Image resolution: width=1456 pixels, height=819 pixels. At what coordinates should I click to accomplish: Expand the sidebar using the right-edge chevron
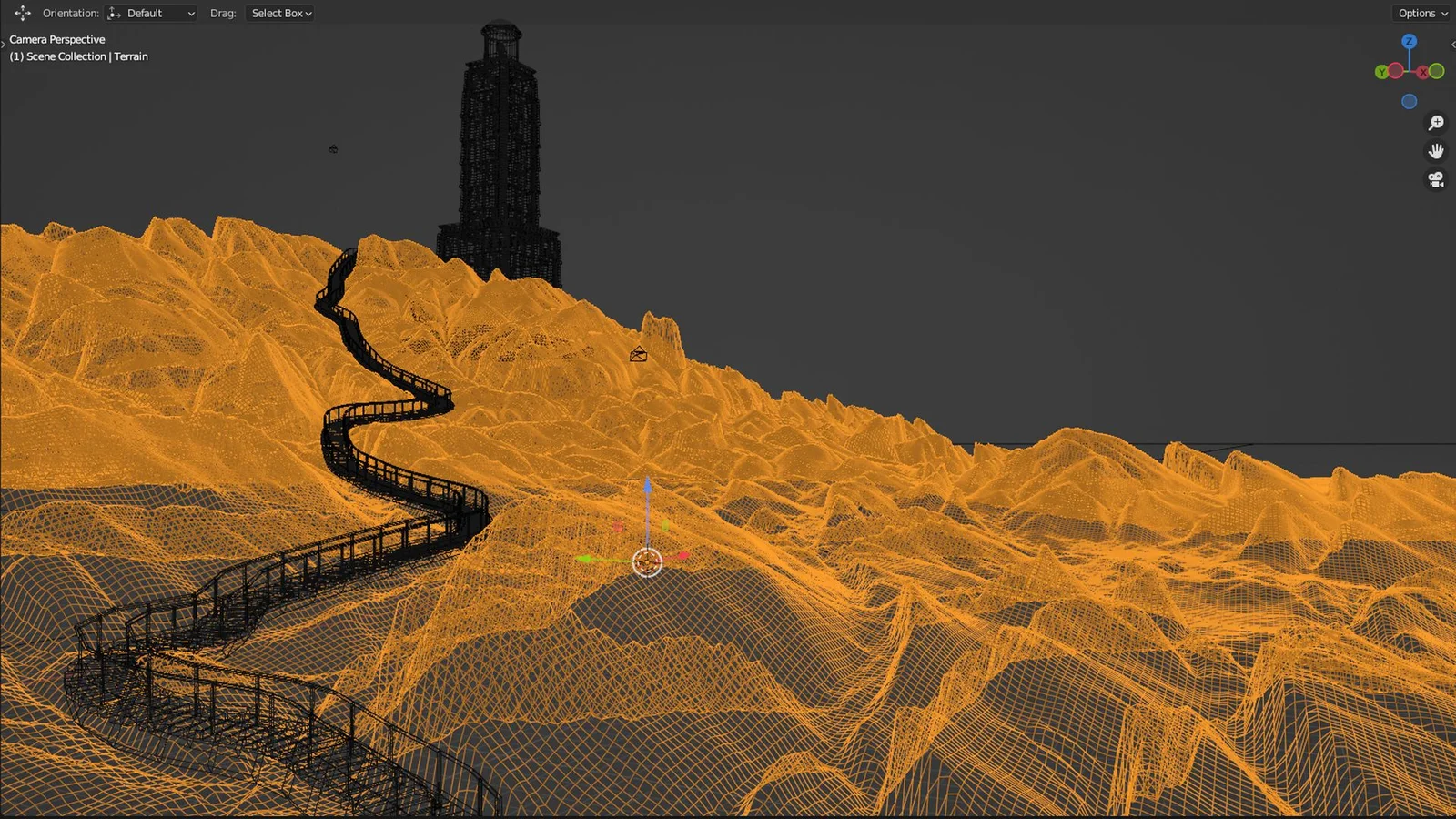coord(1453,44)
